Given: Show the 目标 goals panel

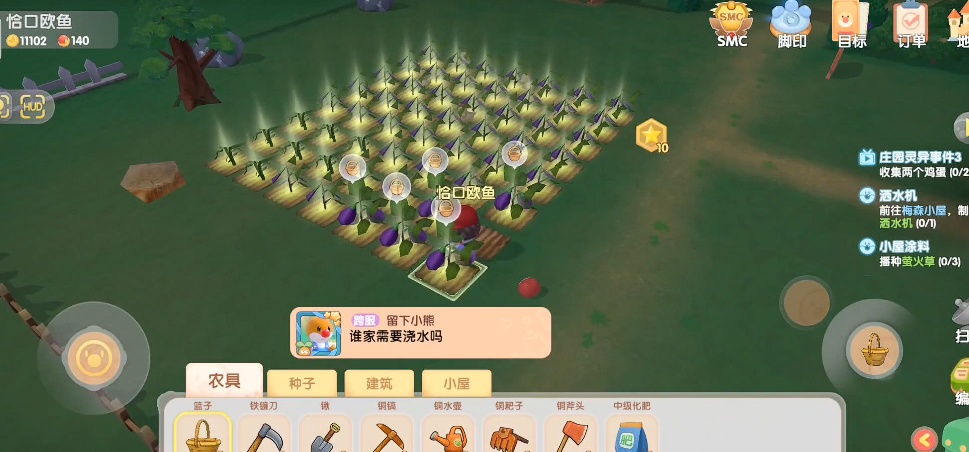Looking at the screenshot, I should [x=851, y=22].
